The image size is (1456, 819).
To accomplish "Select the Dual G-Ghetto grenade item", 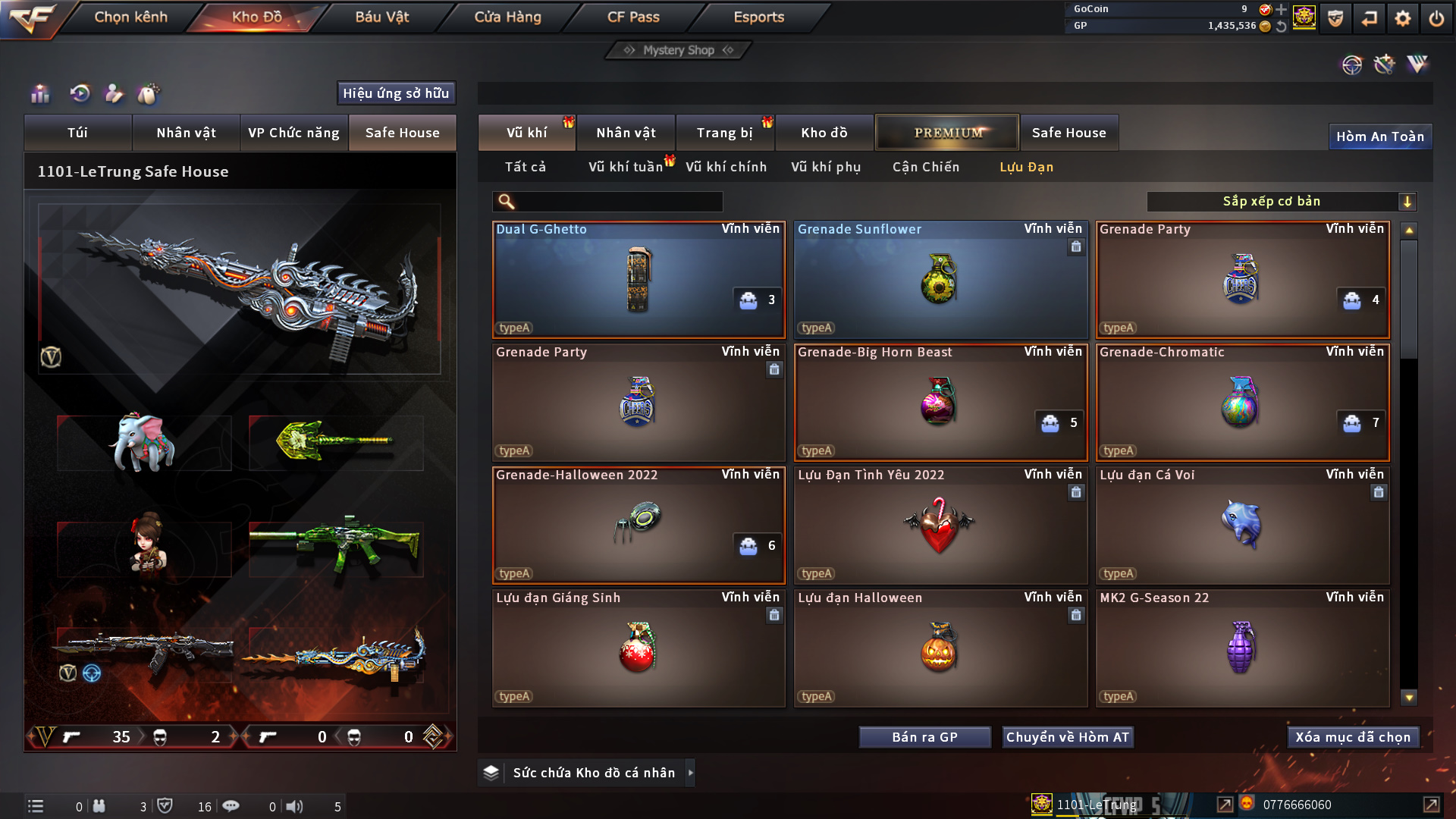I will click(x=639, y=280).
